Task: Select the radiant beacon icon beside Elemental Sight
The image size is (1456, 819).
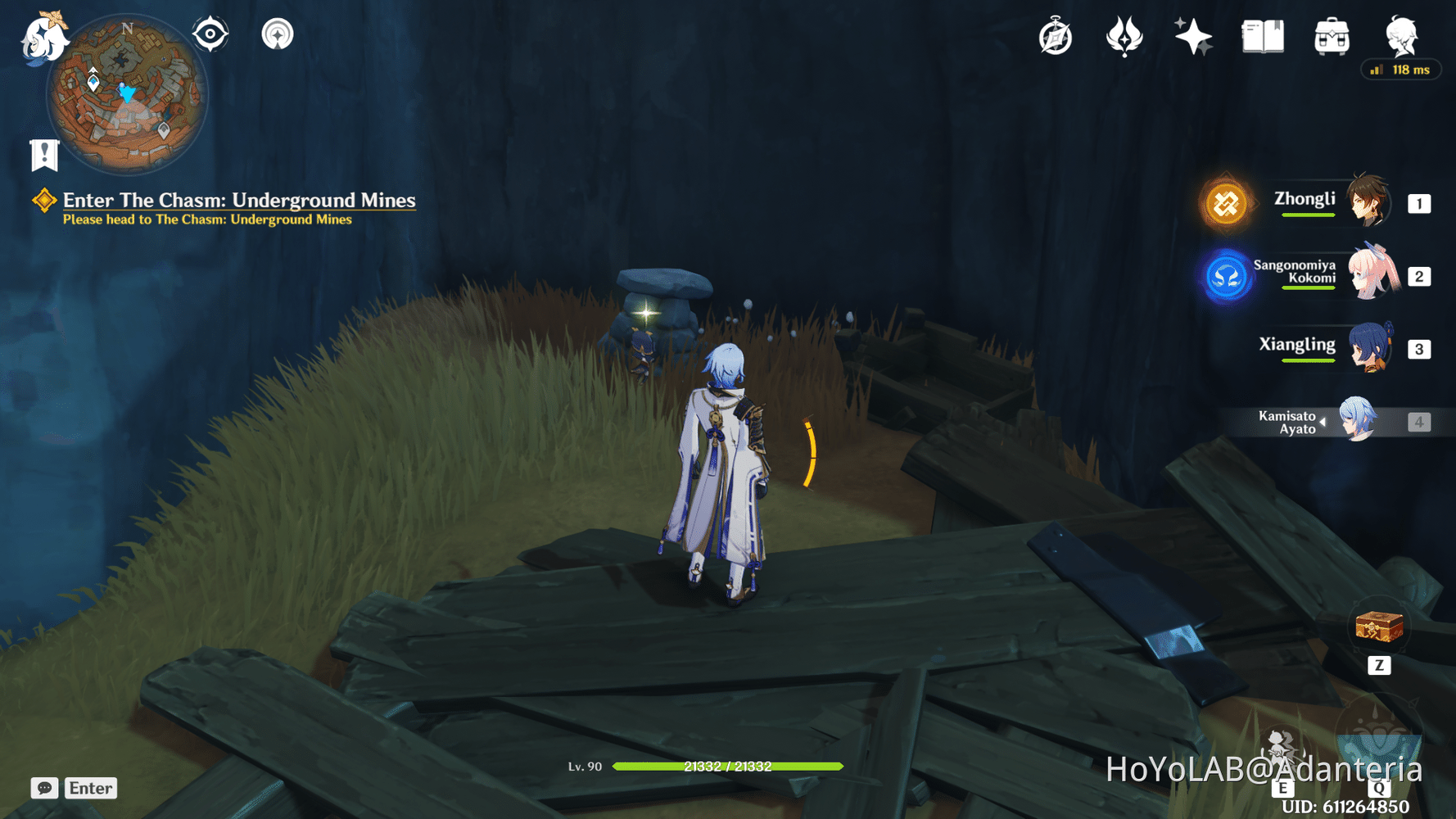Action: click(x=278, y=34)
